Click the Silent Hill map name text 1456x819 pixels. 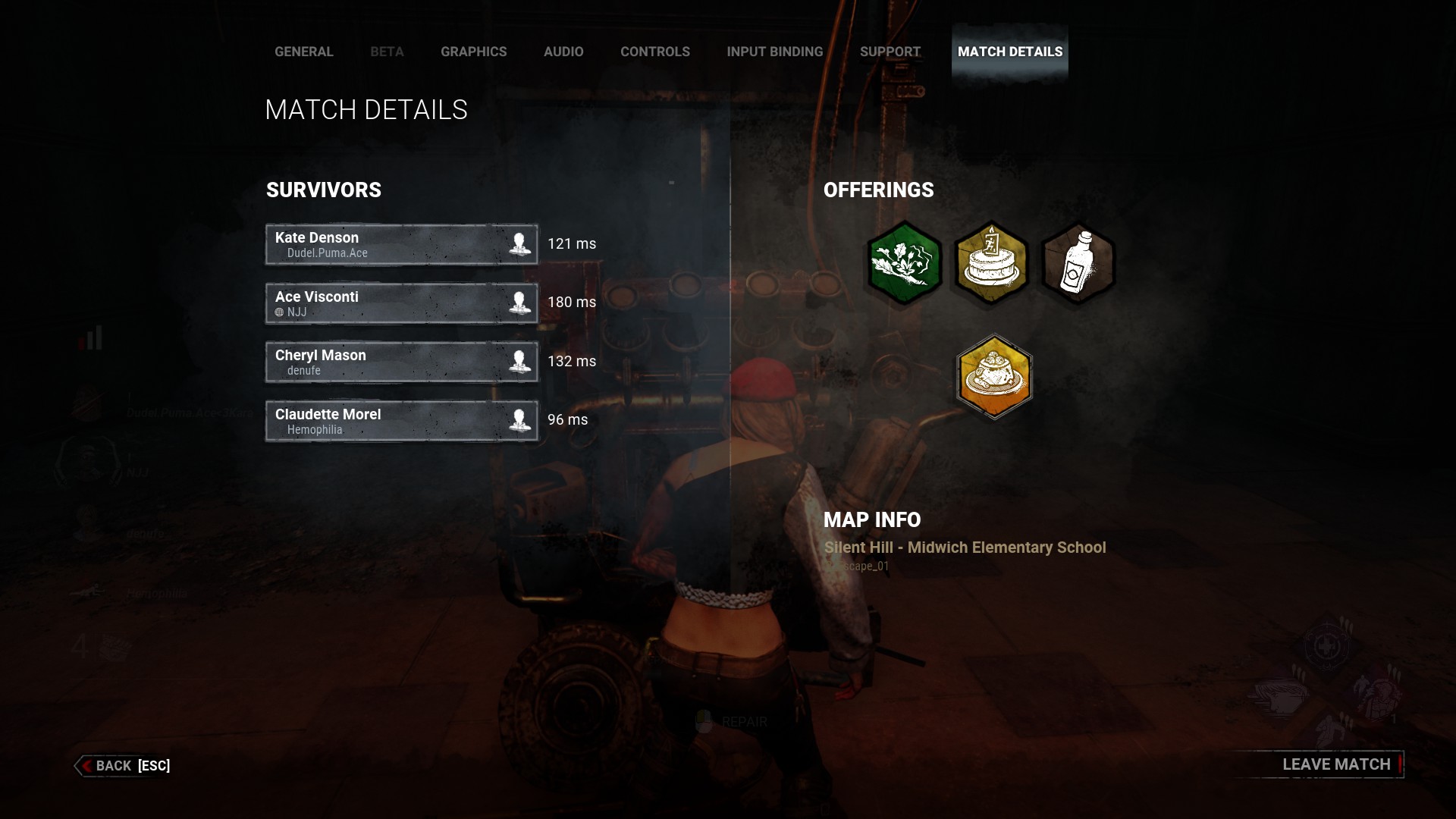965,547
